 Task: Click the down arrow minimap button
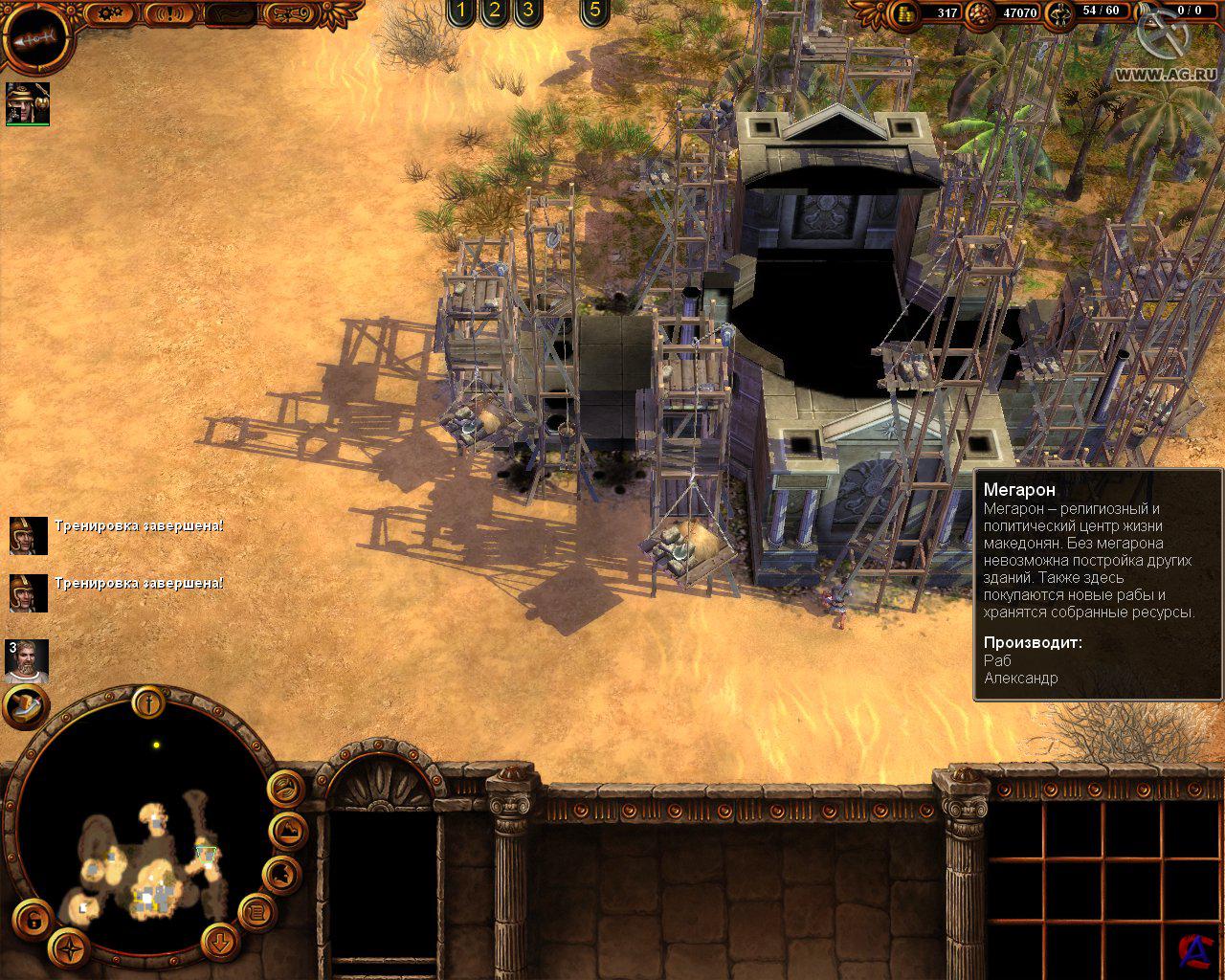220,940
